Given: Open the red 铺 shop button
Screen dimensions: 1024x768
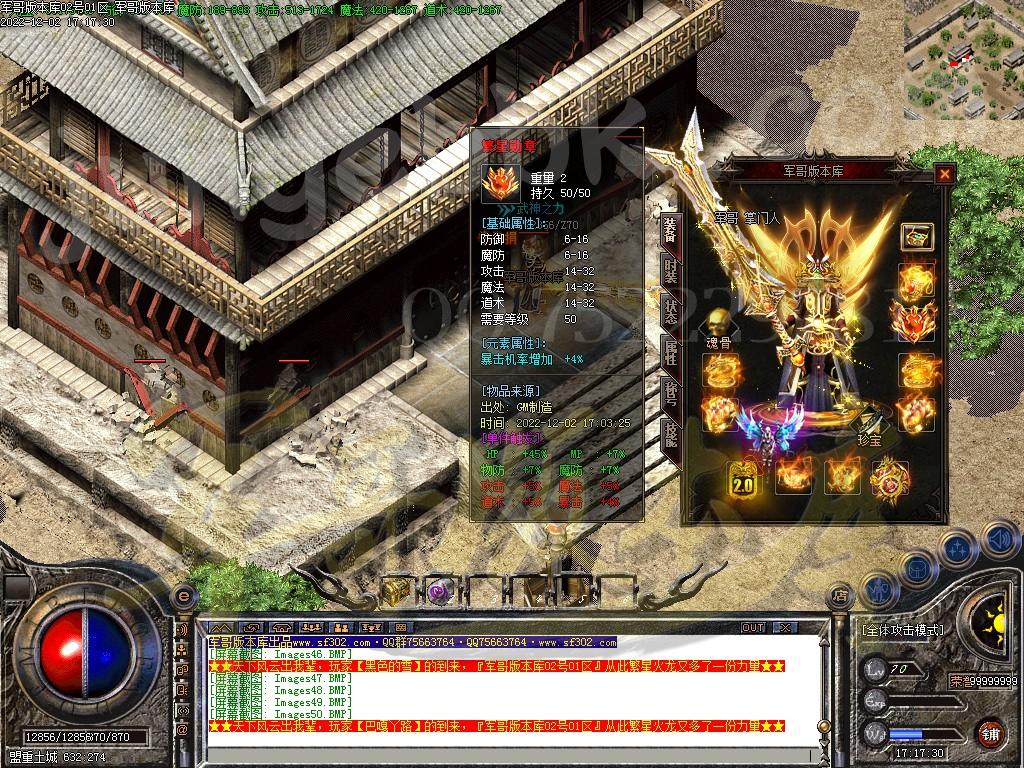Looking at the screenshot, I should point(990,733).
